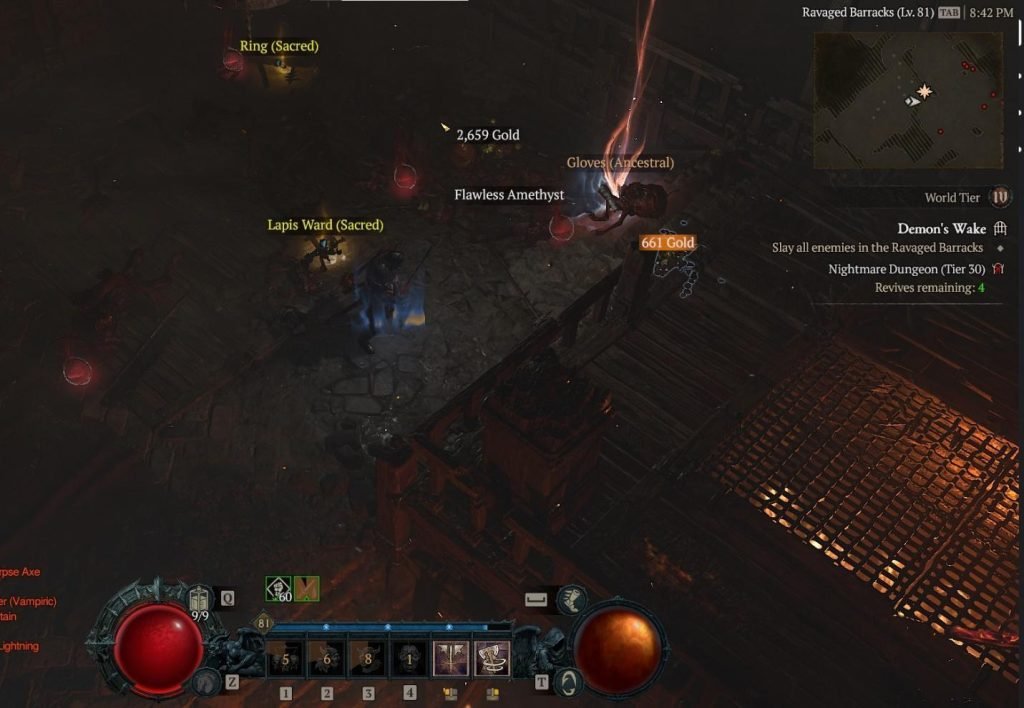Click the level 81 badge
This screenshot has height=708, width=1024.
(265, 623)
